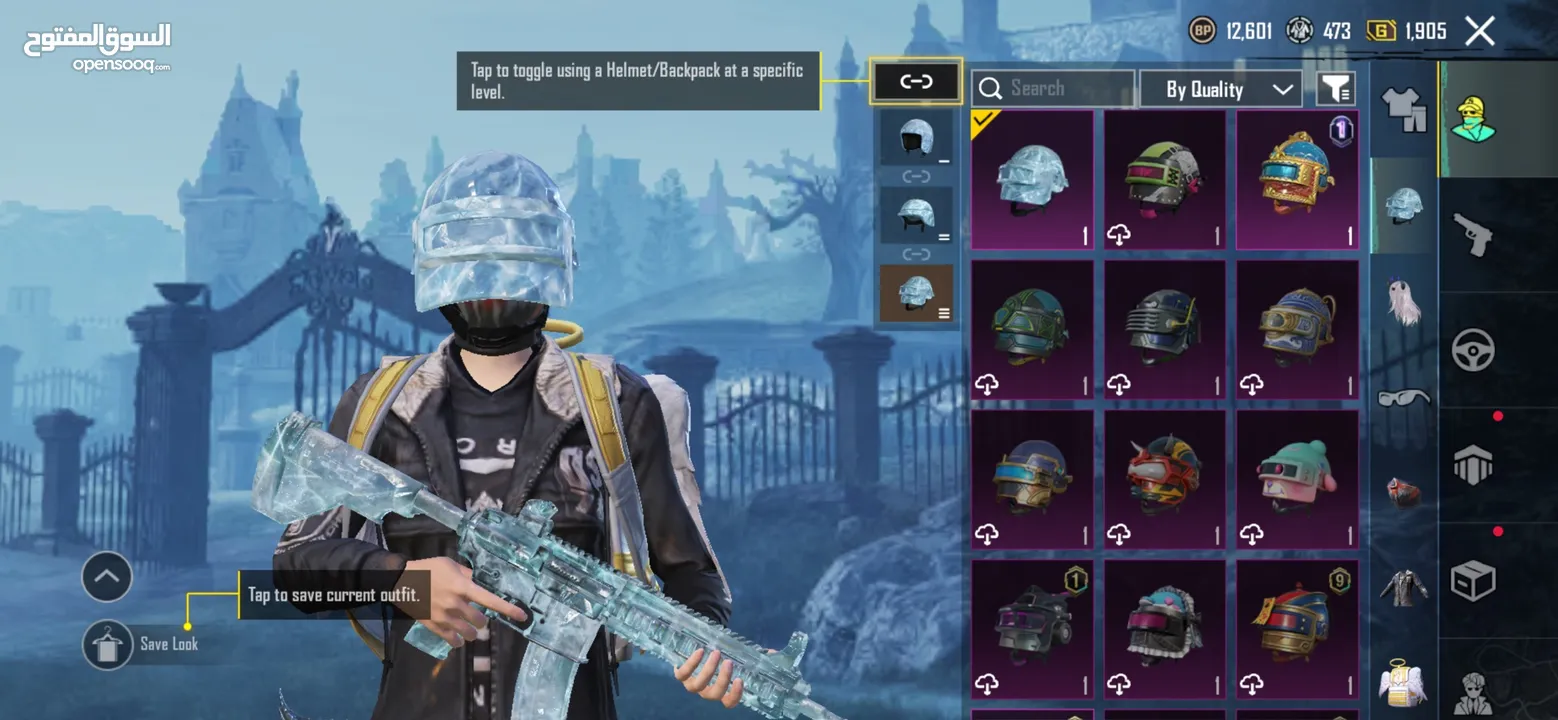Click the helmet Search field
This screenshot has width=1558, height=720.
click(1052, 88)
